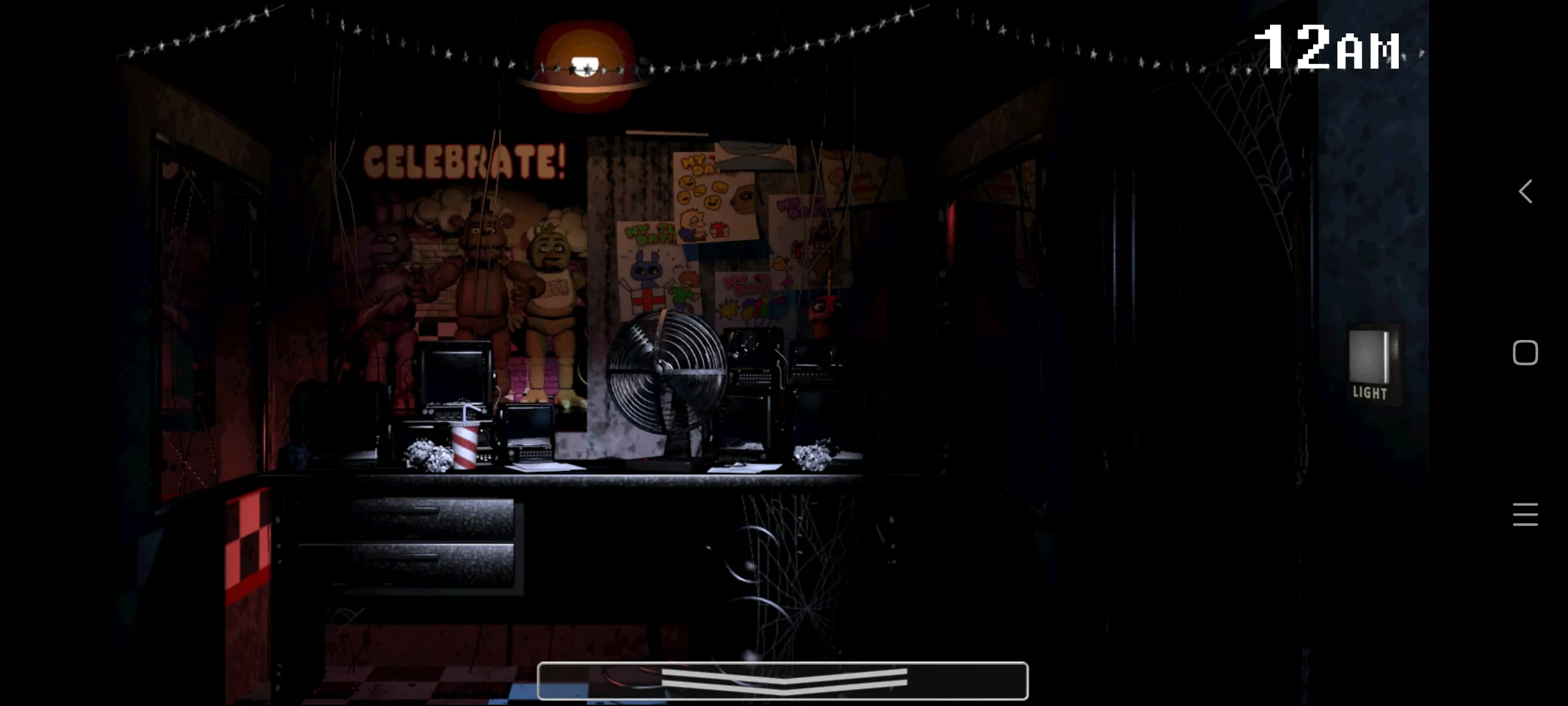The image size is (1568, 706).
Task: Tap the Android back arrow
Action: point(1526,192)
